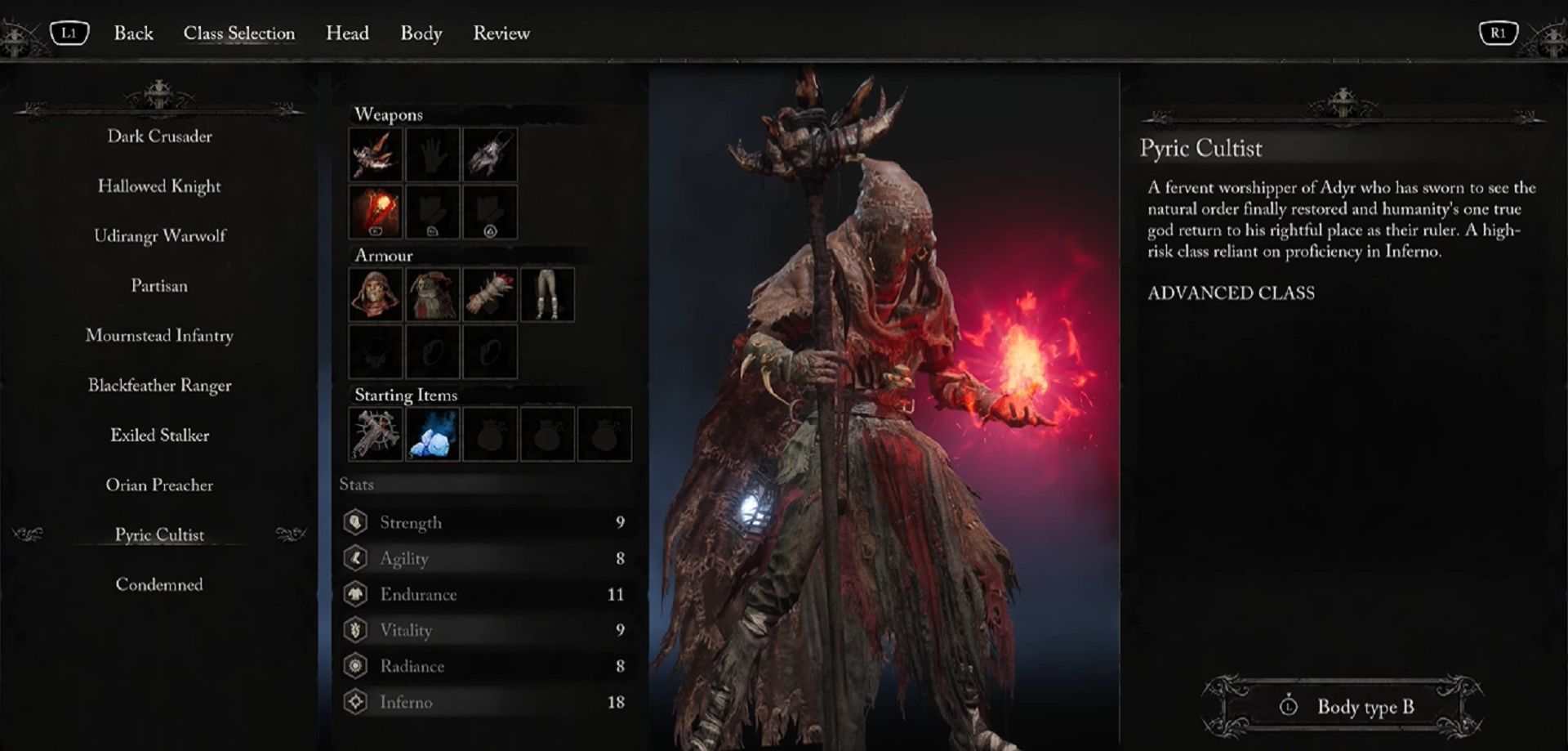Switch to the Head tab
Screen dimensions: 1568x751
pos(347,34)
